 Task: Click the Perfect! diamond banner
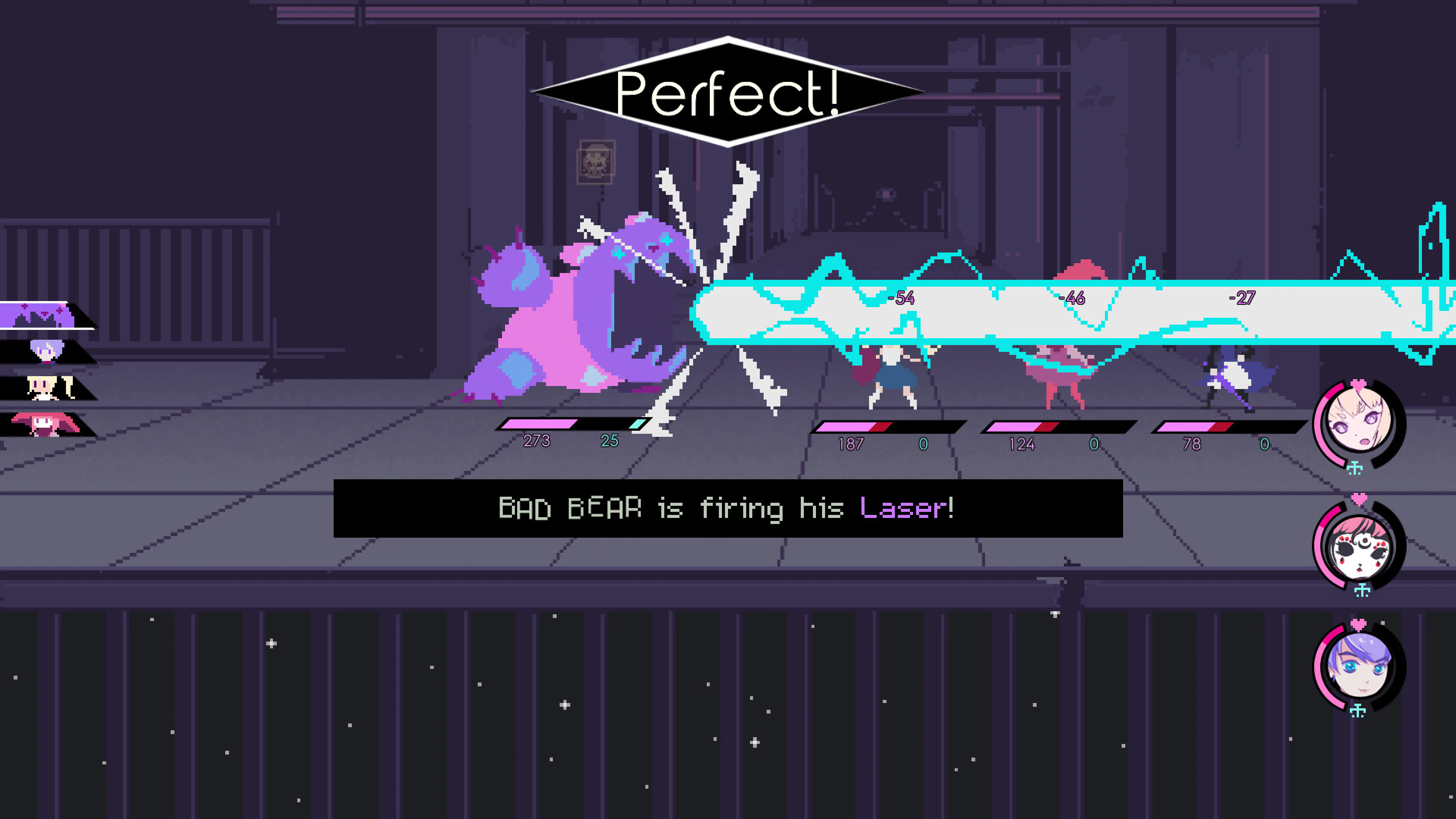[x=728, y=91]
